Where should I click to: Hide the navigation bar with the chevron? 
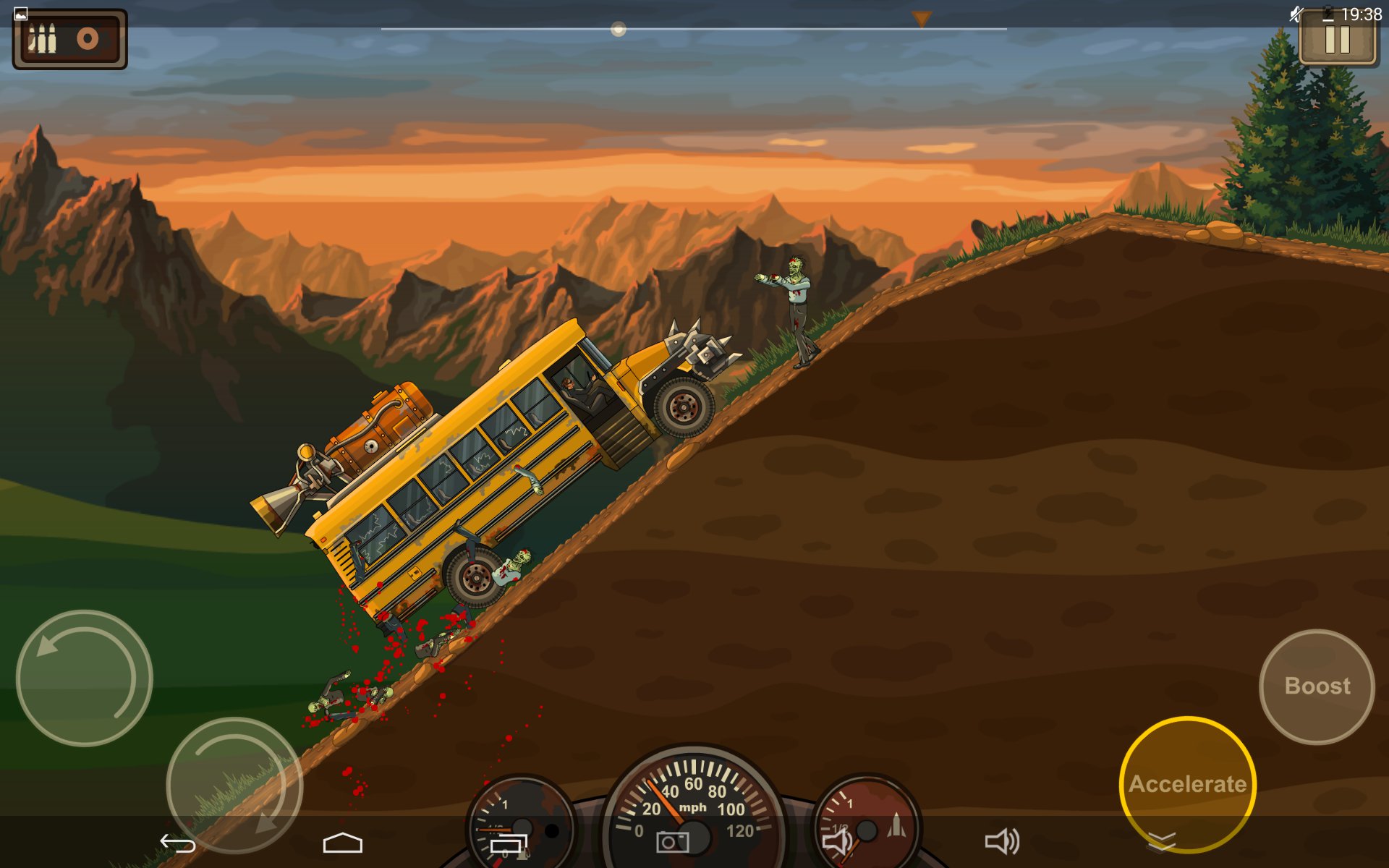point(1162,841)
